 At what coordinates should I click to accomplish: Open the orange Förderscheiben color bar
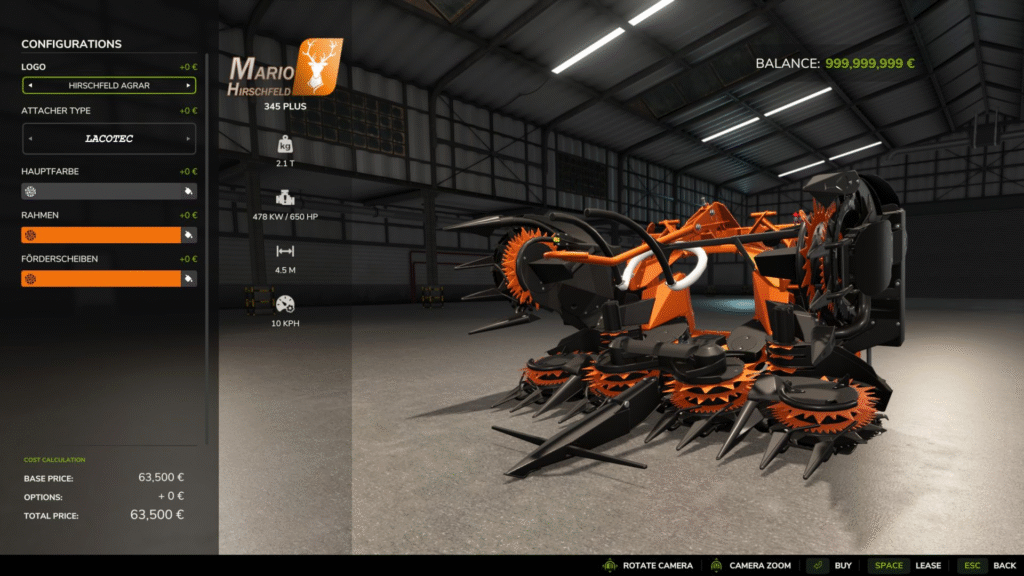(100, 279)
